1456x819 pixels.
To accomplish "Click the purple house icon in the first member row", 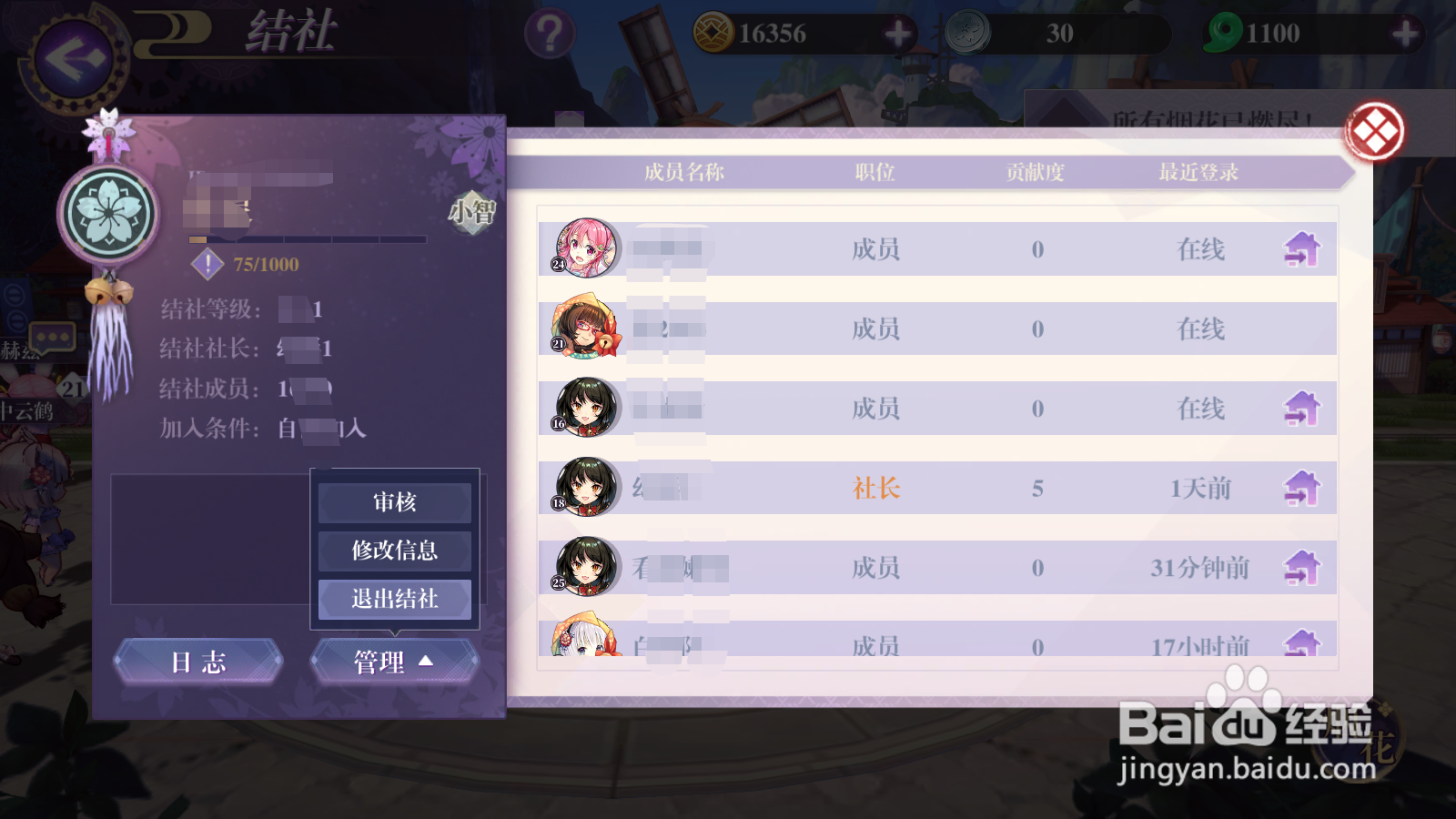I will [1304, 249].
